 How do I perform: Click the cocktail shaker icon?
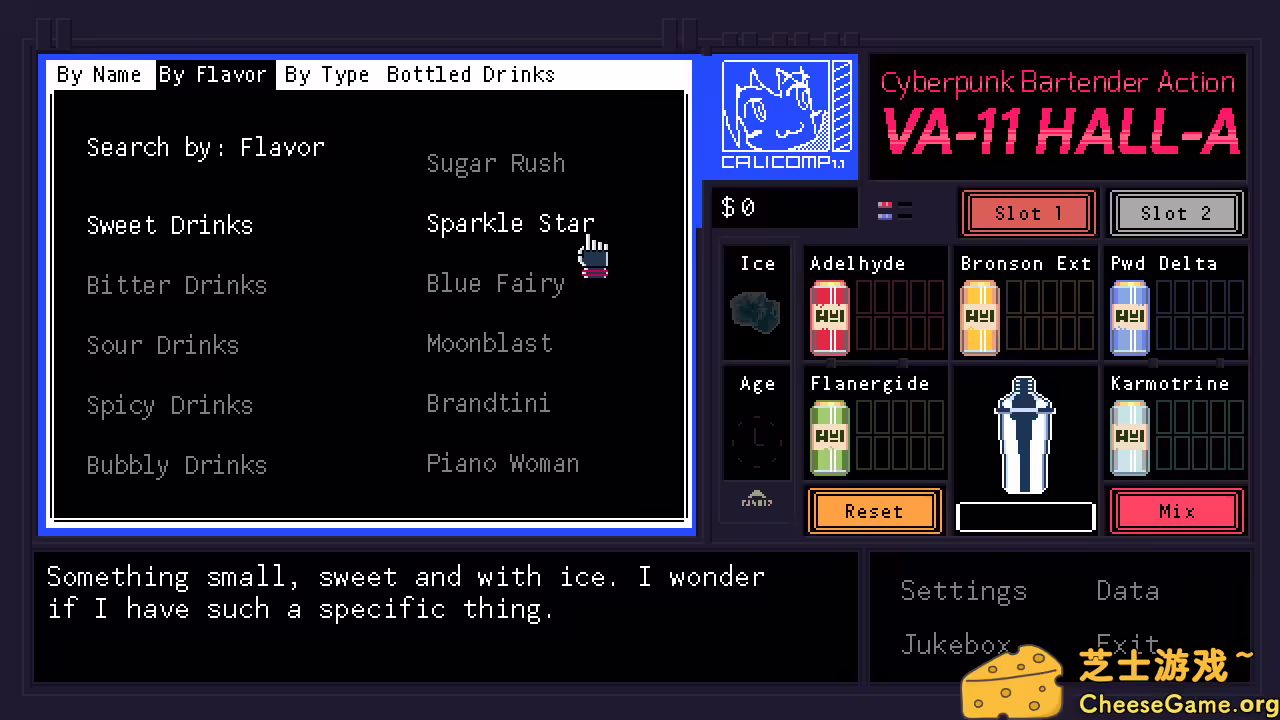click(x=1024, y=435)
